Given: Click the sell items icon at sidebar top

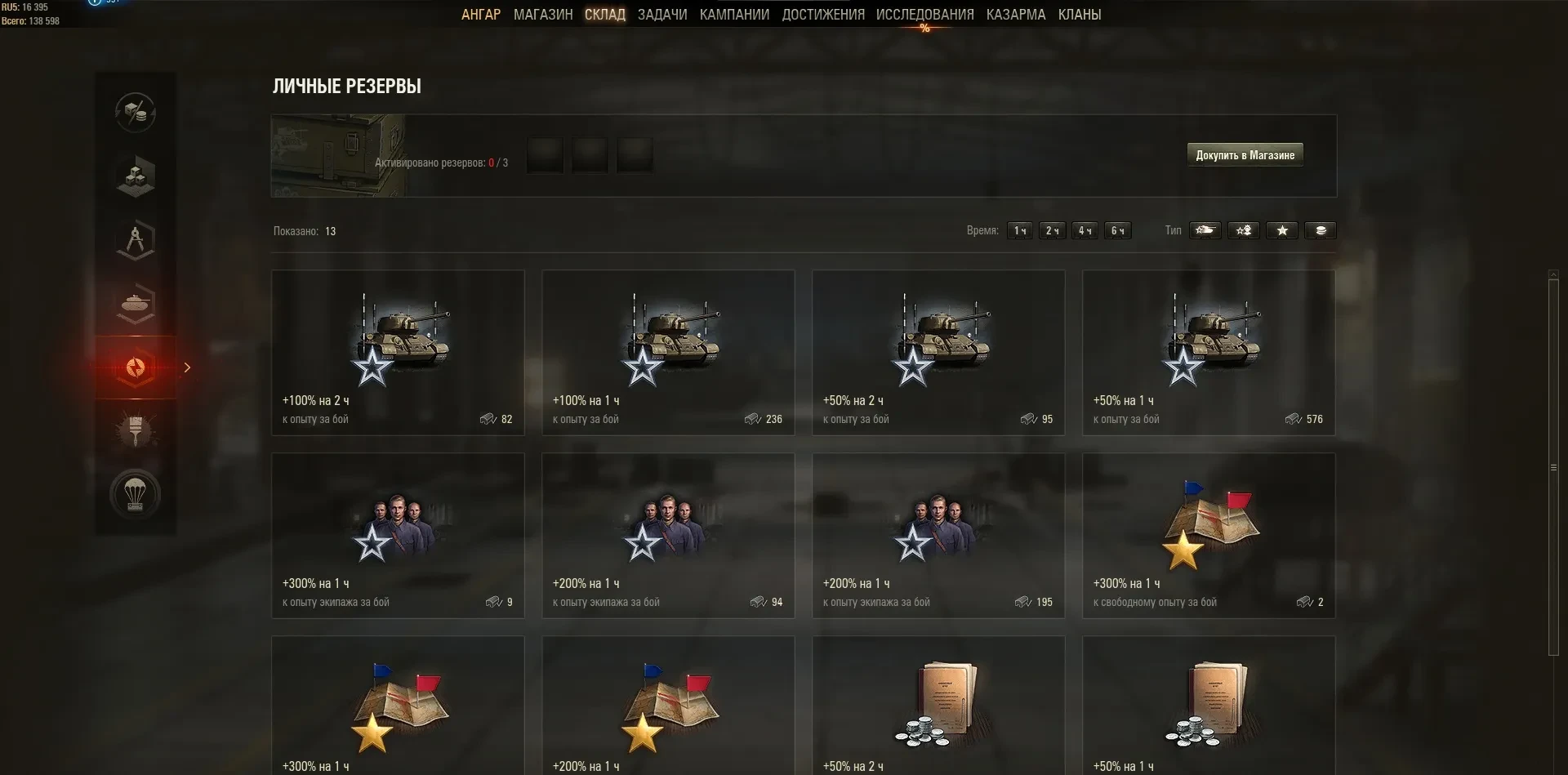Looking at the screenshot, I should pyautogui.click(x=136, y=114).
